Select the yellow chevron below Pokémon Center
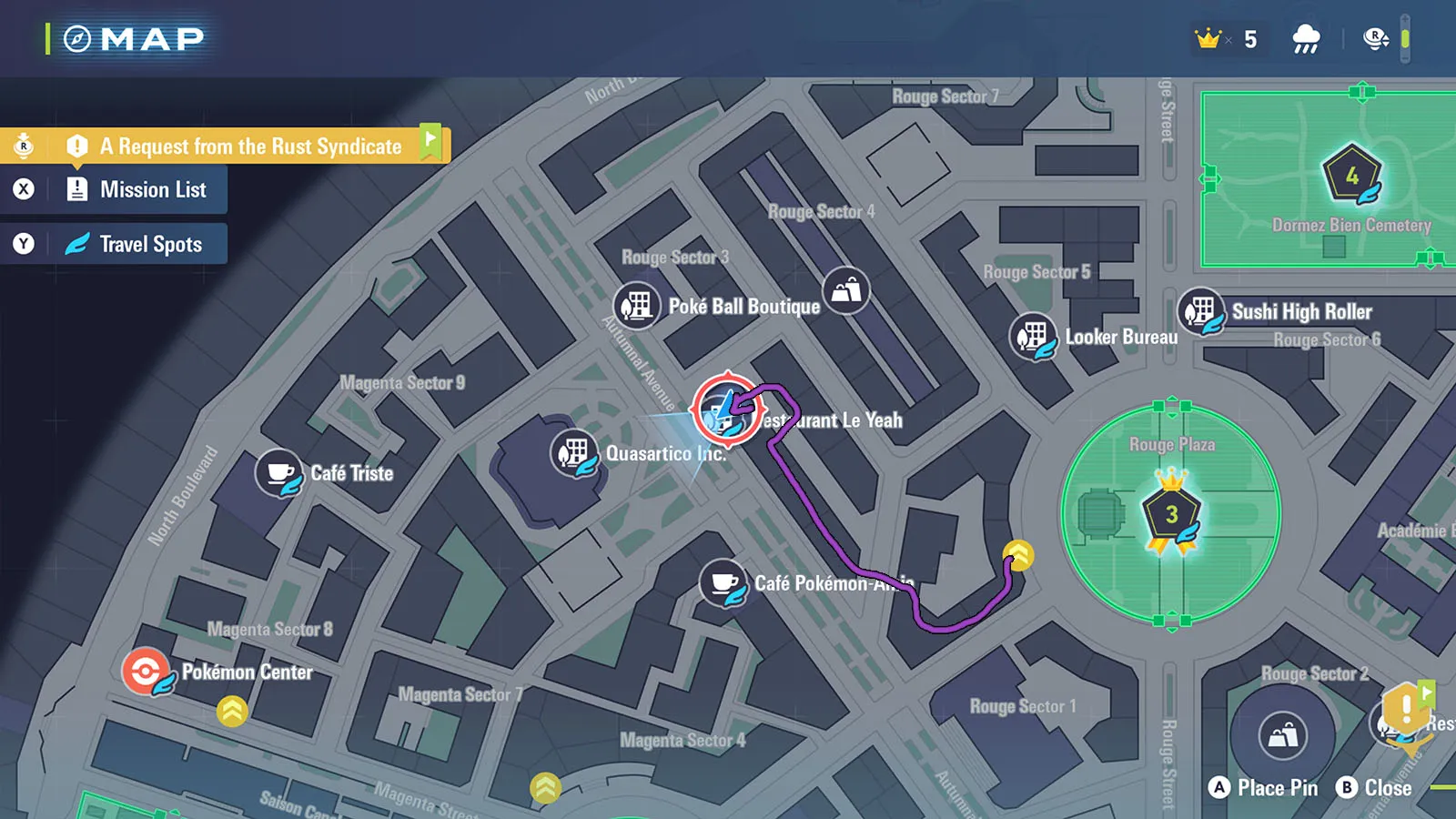The width and height of the screenshot is (1456, 819). [232, 711]
